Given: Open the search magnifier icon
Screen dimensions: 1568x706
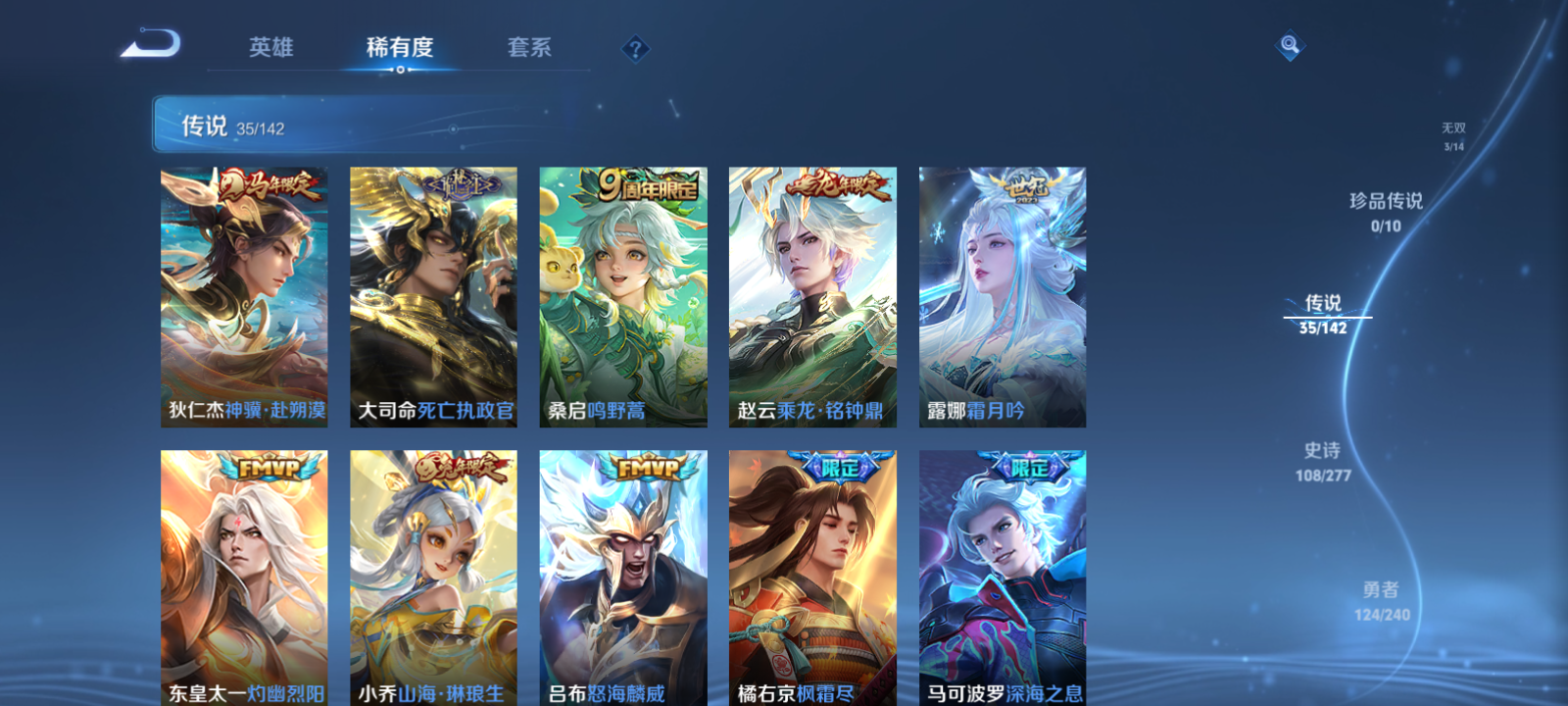Looking at the screenshot, I should 1290,43.
